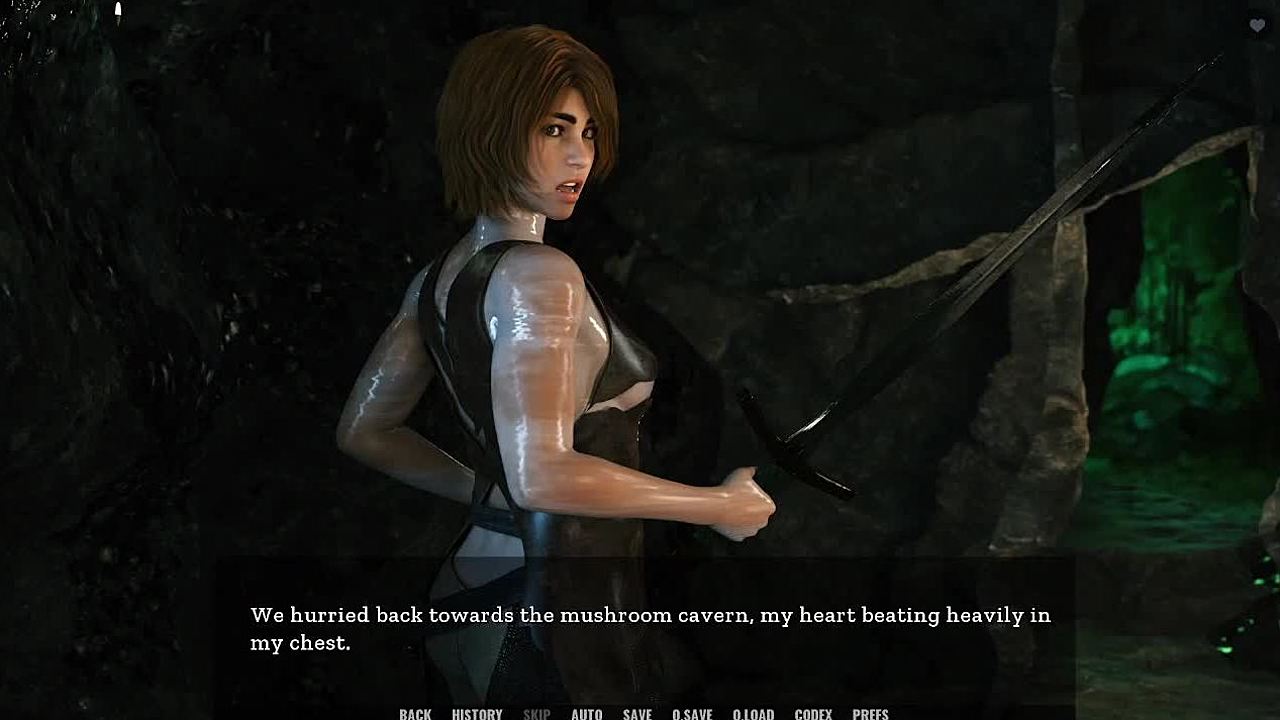Image resolution: width=1280 pixels, height=720 pixels.
Task: Click the dialogue text box to continue
Action: tap(650, 629)
